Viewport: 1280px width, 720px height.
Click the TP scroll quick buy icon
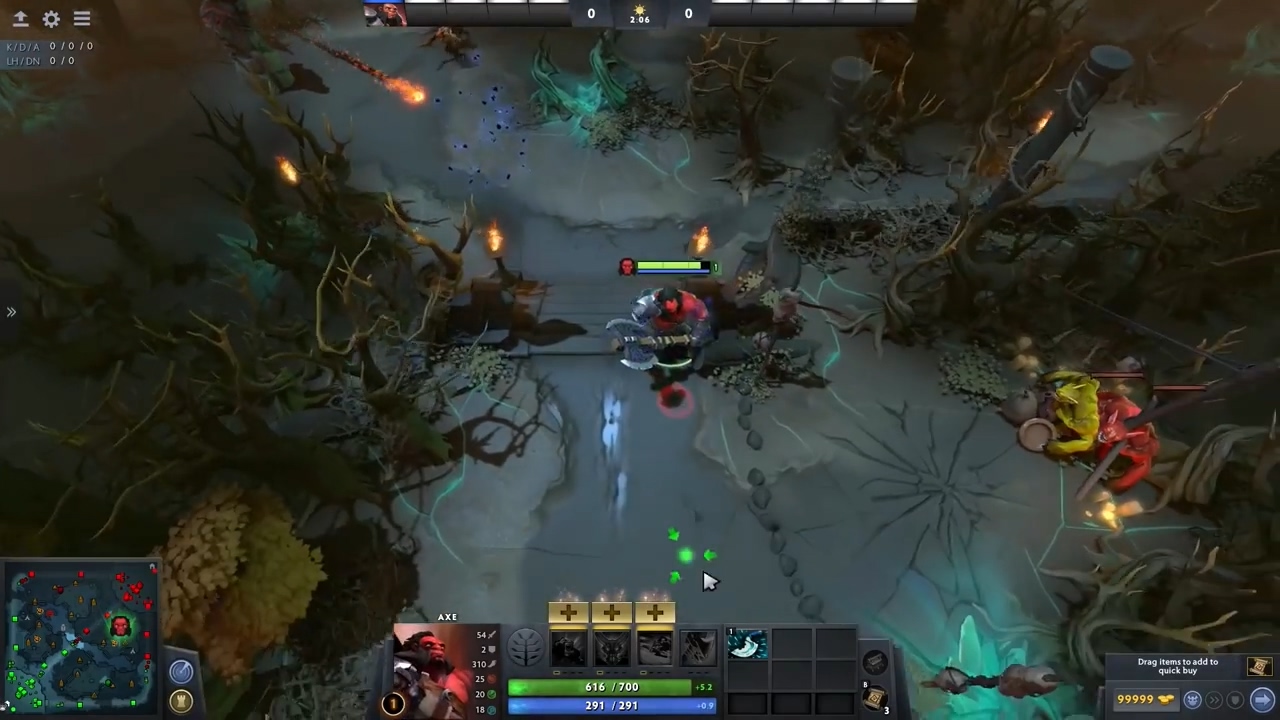pos(1259,667)
